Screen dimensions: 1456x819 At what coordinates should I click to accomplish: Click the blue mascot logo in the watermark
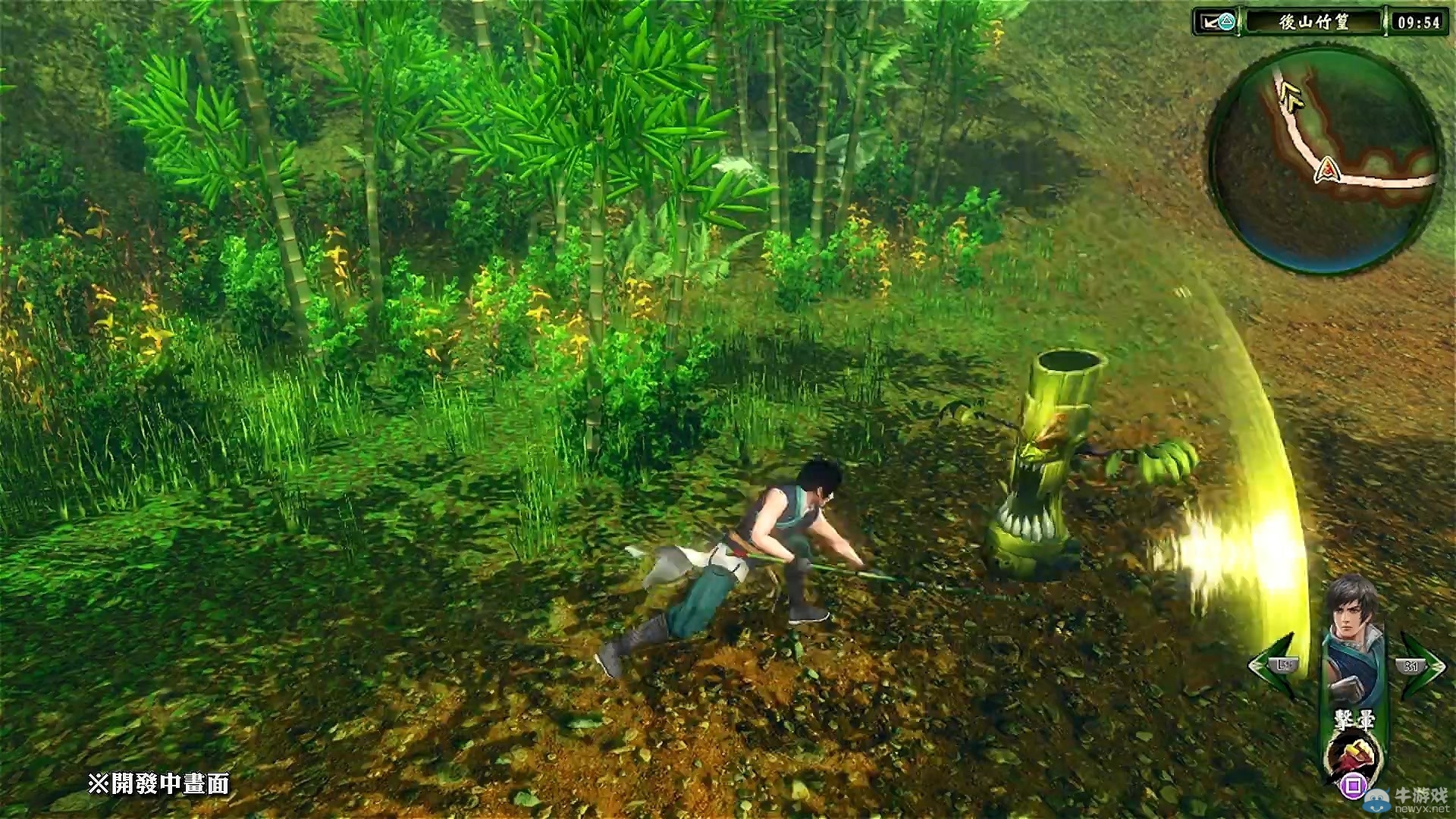point(1376,800)
